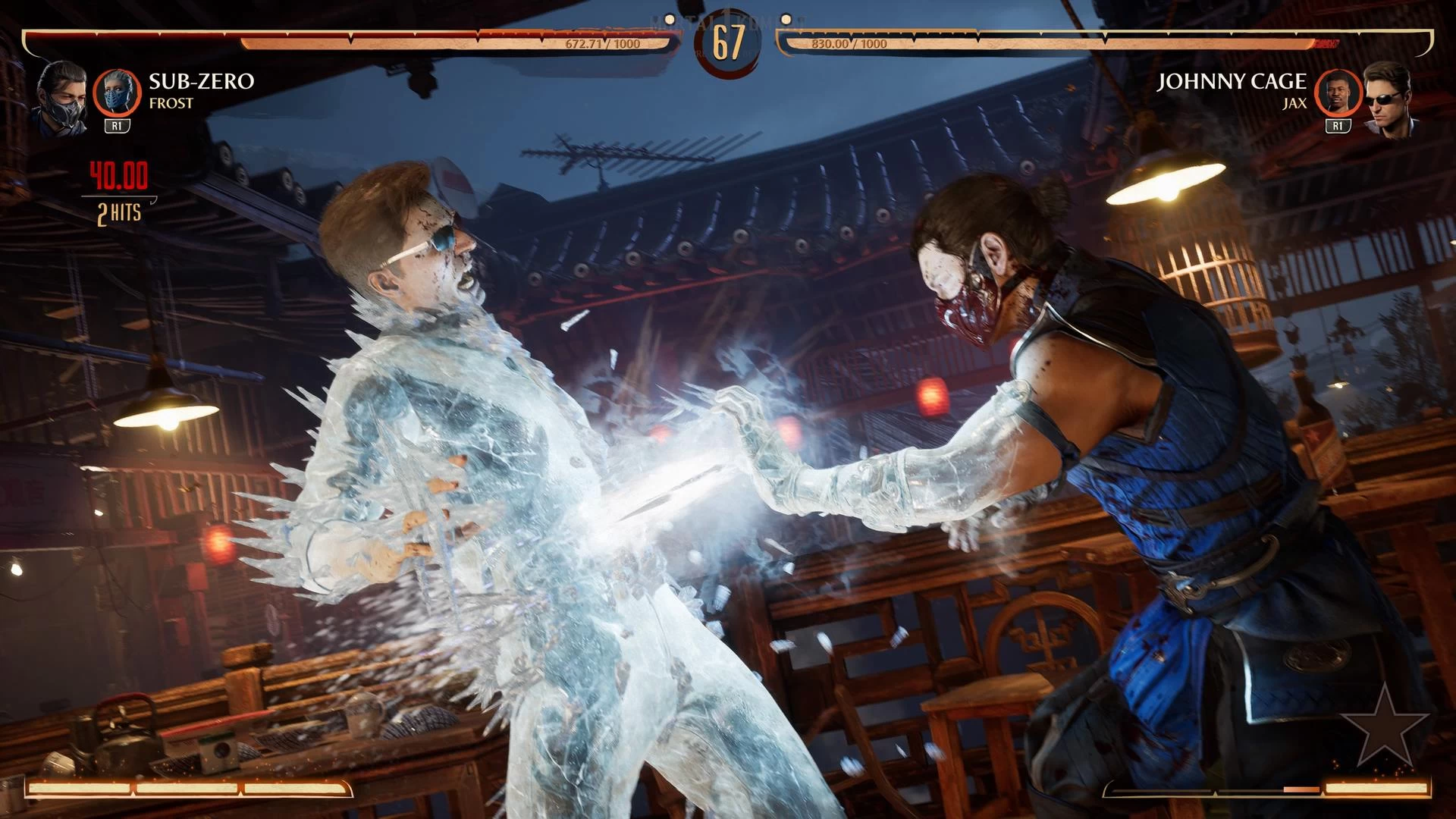Screen dimensions: 1456x819
Task: Click the Jax kameo icon
Action: (1338, 93)
